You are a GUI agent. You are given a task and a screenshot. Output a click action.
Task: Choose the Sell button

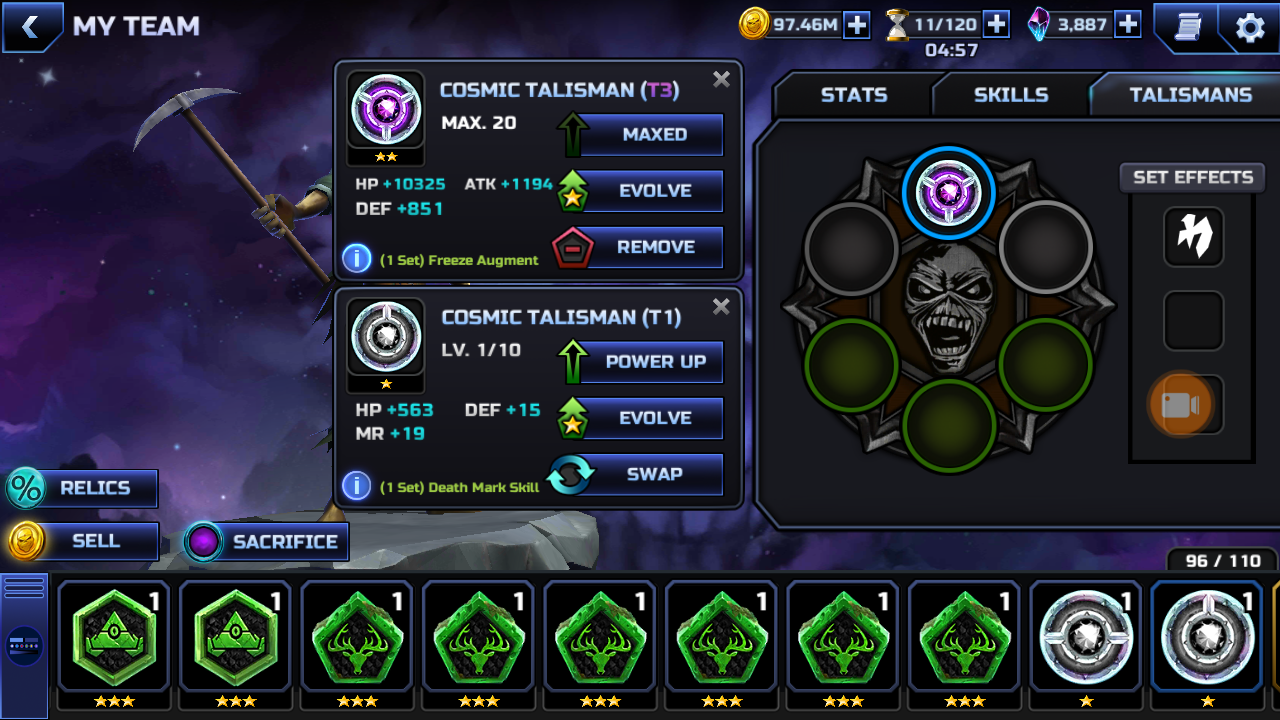[x=84, y=541]
